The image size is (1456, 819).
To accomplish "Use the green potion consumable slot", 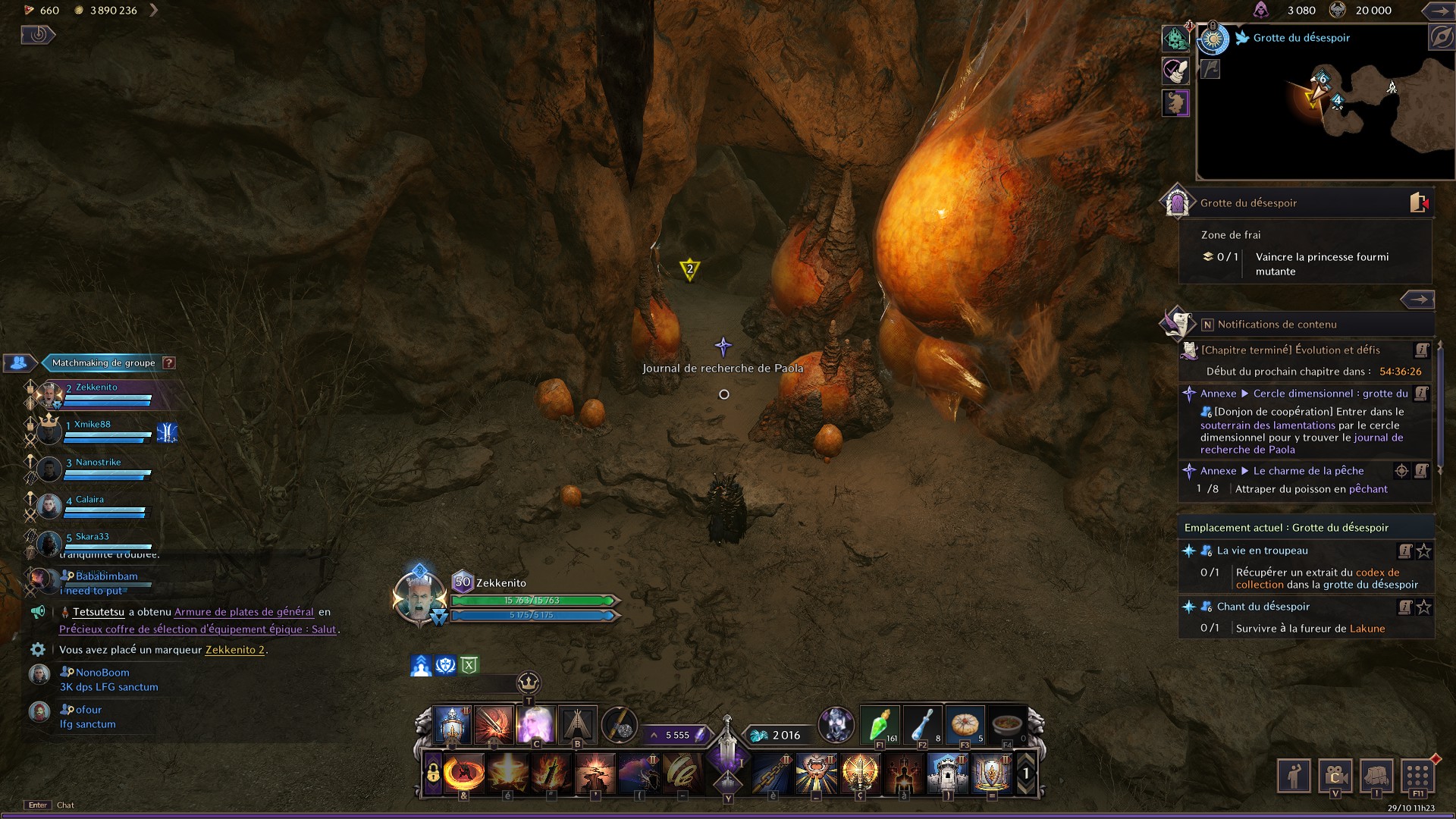I will pyautogui.click(x=880, y=726).
